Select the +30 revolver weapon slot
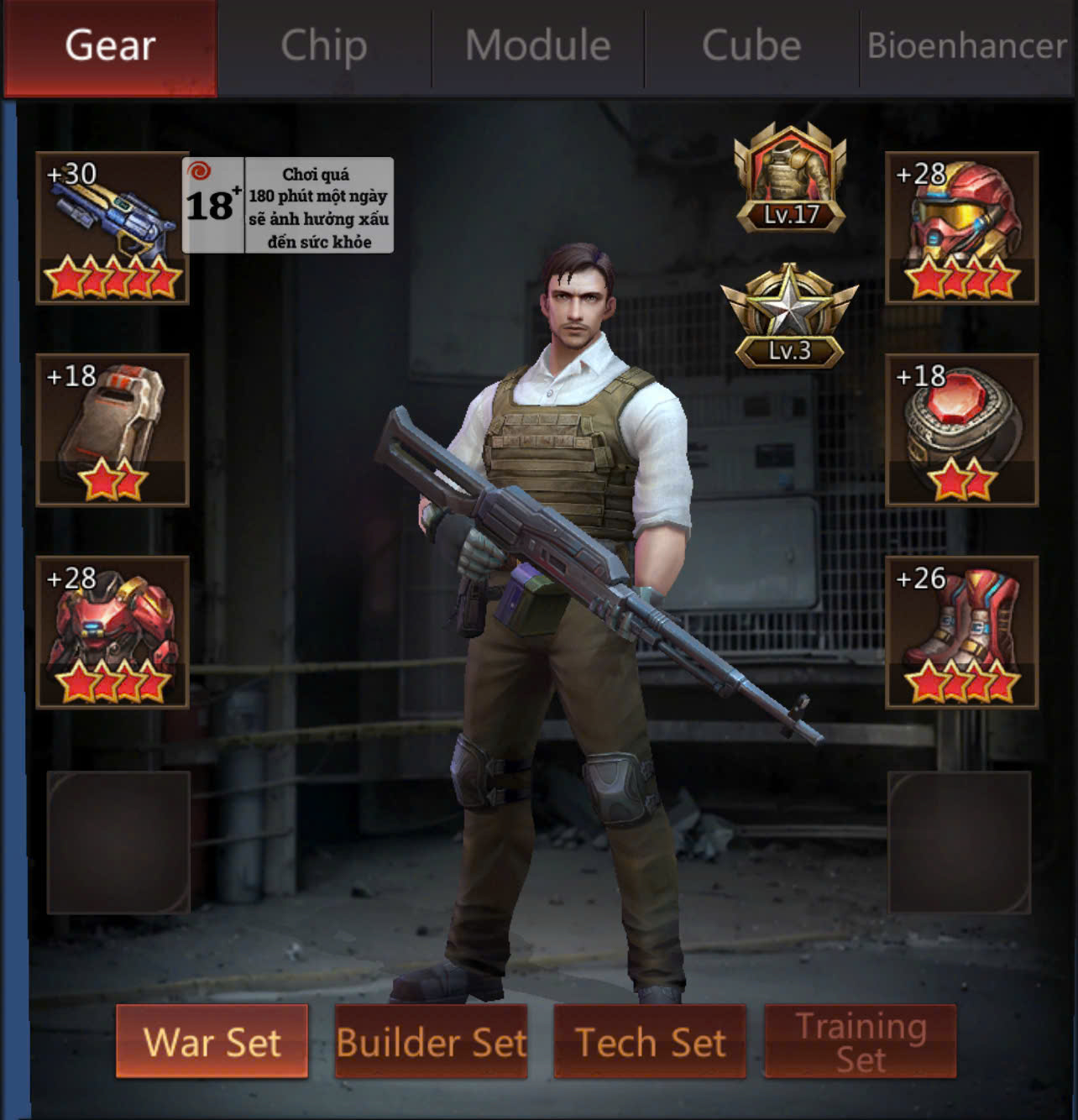Image resolution: width=1078 pixels, height=1120 pixels. coord(113,228)
